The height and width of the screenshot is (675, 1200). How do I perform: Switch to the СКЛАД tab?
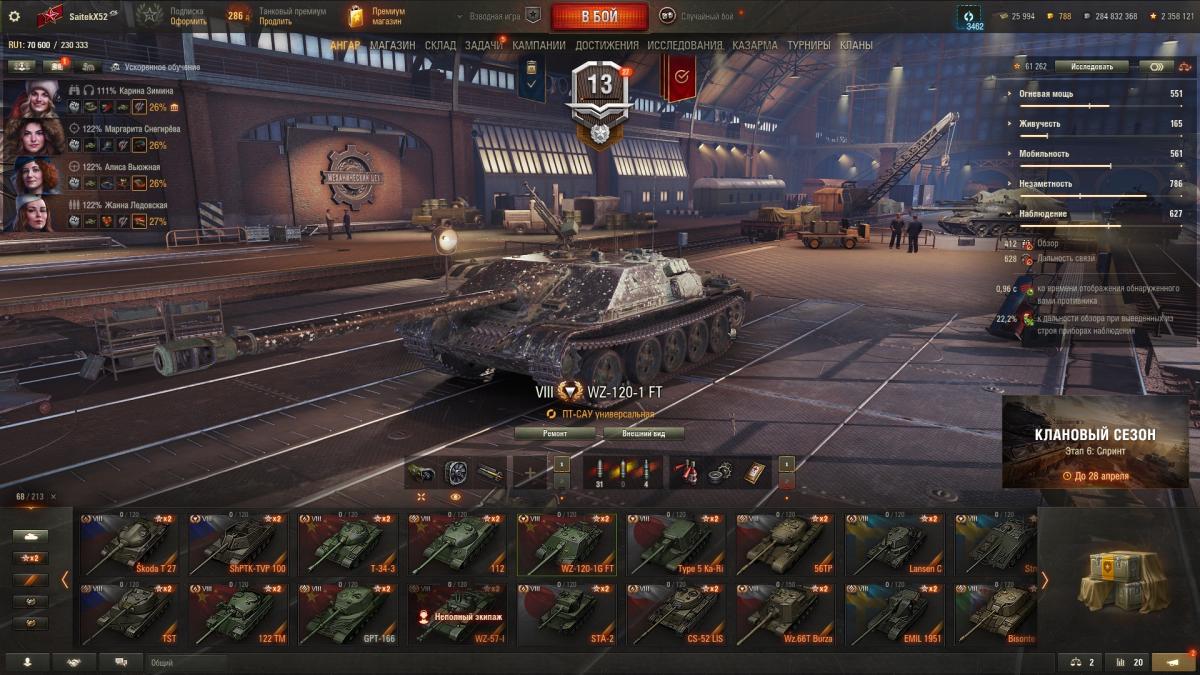coord(440,45)
